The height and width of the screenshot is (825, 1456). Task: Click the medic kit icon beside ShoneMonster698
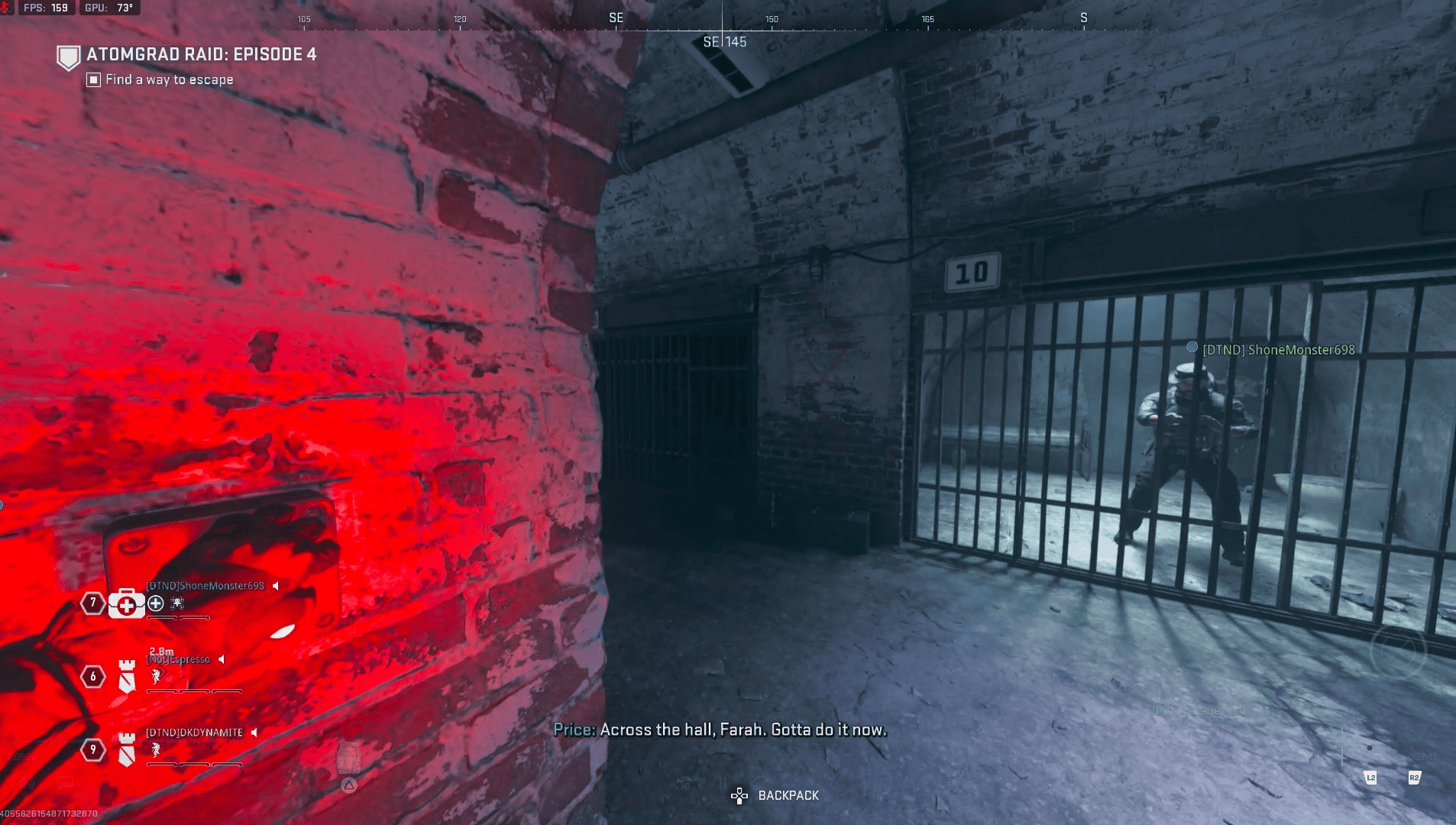pos(127,603)
